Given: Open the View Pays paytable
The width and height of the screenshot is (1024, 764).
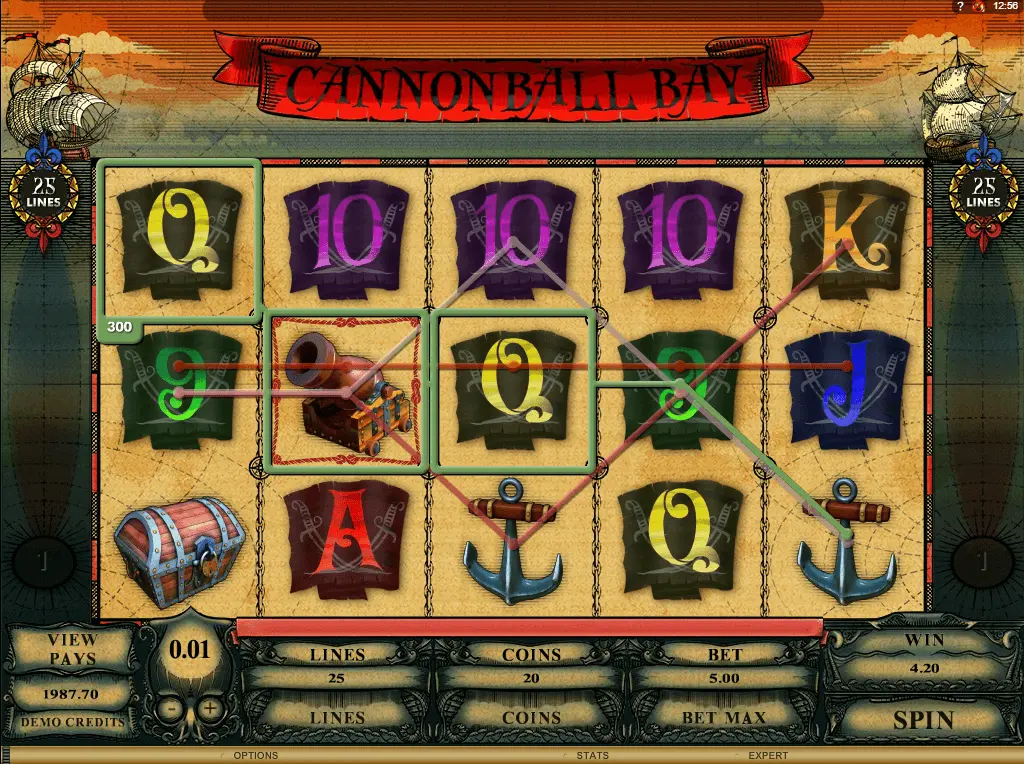Looking at the screenshot, I should pyautogui.click(x=72, y=648).
